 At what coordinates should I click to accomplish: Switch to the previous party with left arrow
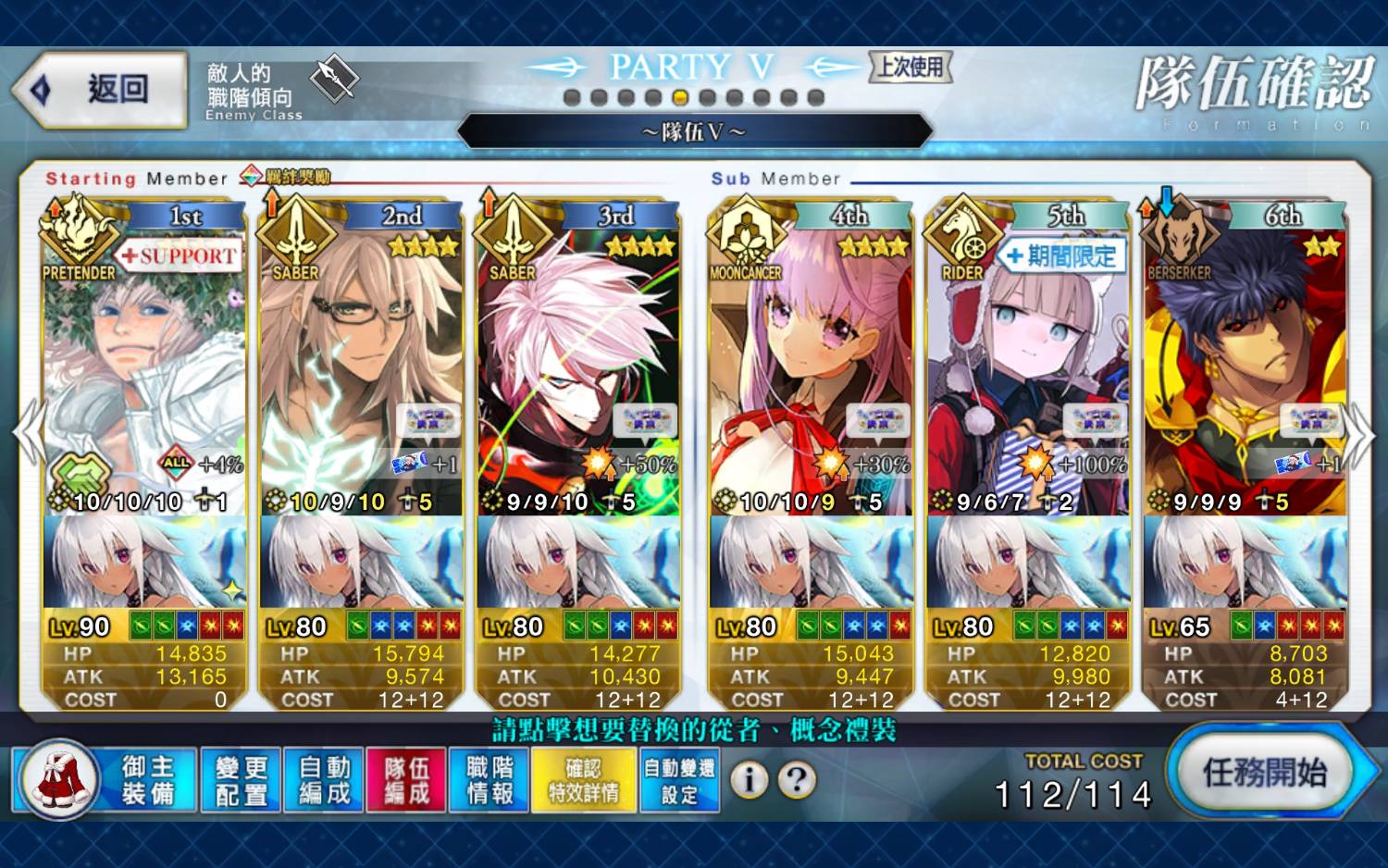pyautogui.click(x=28, y=433)
